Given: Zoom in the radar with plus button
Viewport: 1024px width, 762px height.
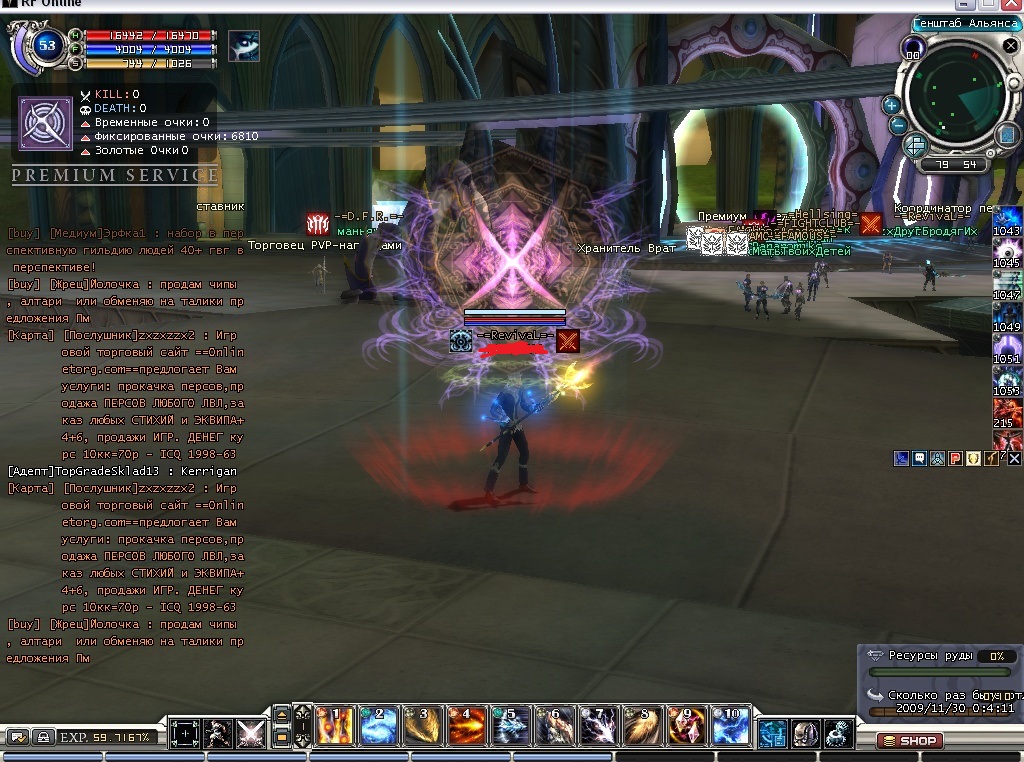Looking at the screenshot, I should click(891, 104).
